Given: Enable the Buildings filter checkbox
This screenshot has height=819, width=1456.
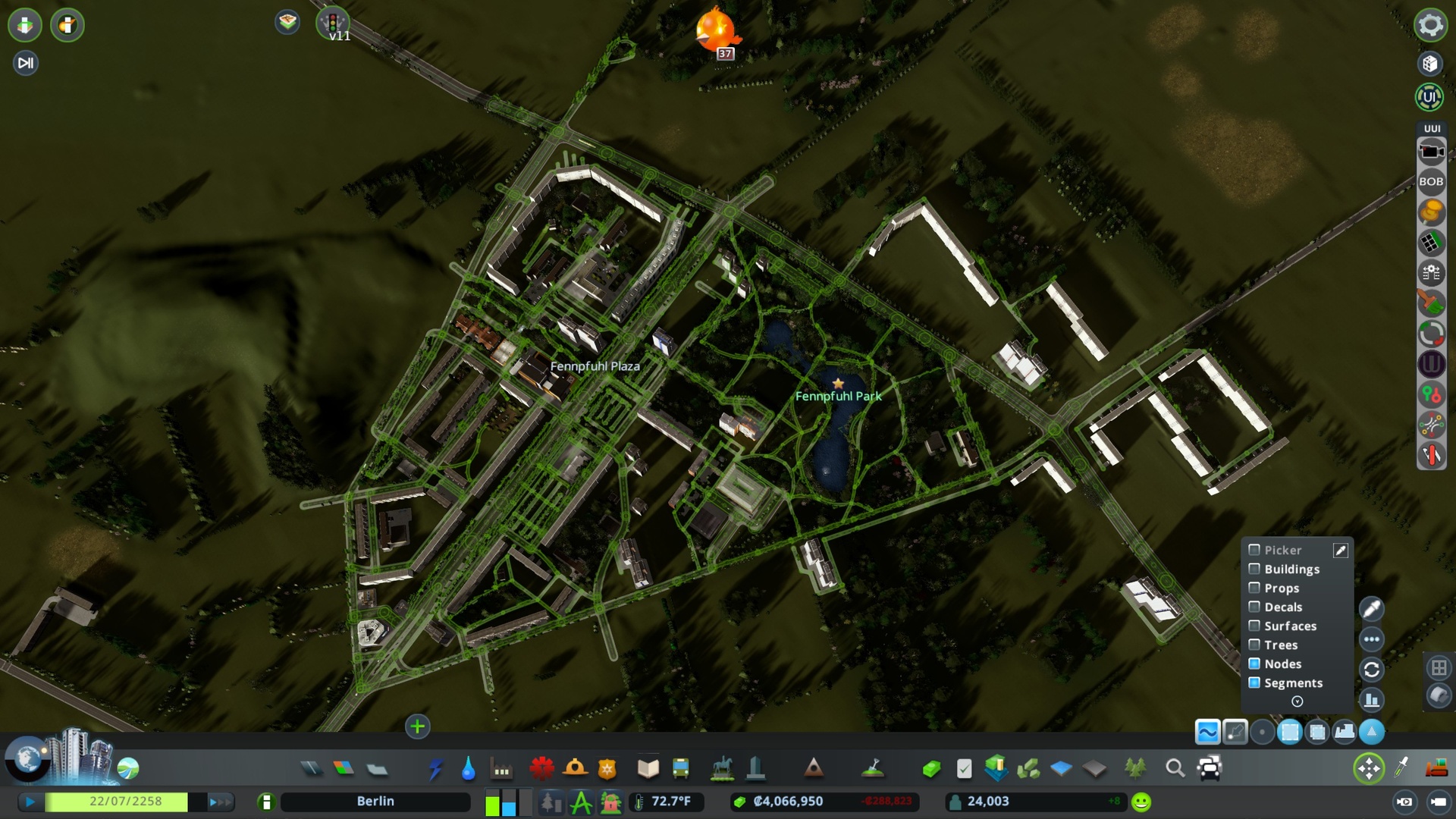Looking at the screenshot, I should tap(1255, 569).
